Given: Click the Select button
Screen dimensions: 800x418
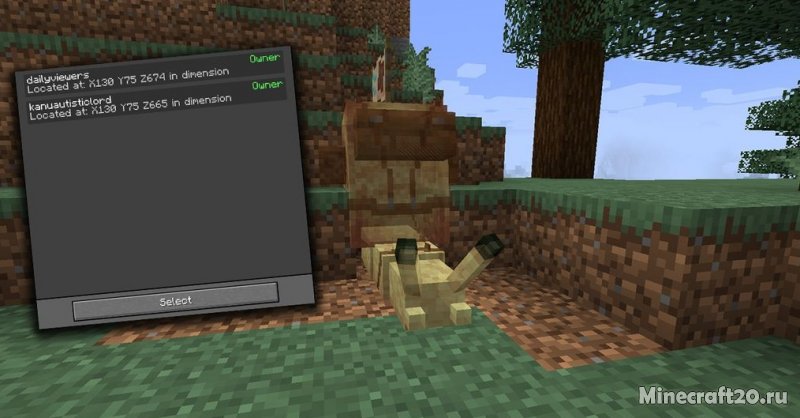Looking at the screenshot, I should click(x=175, y=298).
